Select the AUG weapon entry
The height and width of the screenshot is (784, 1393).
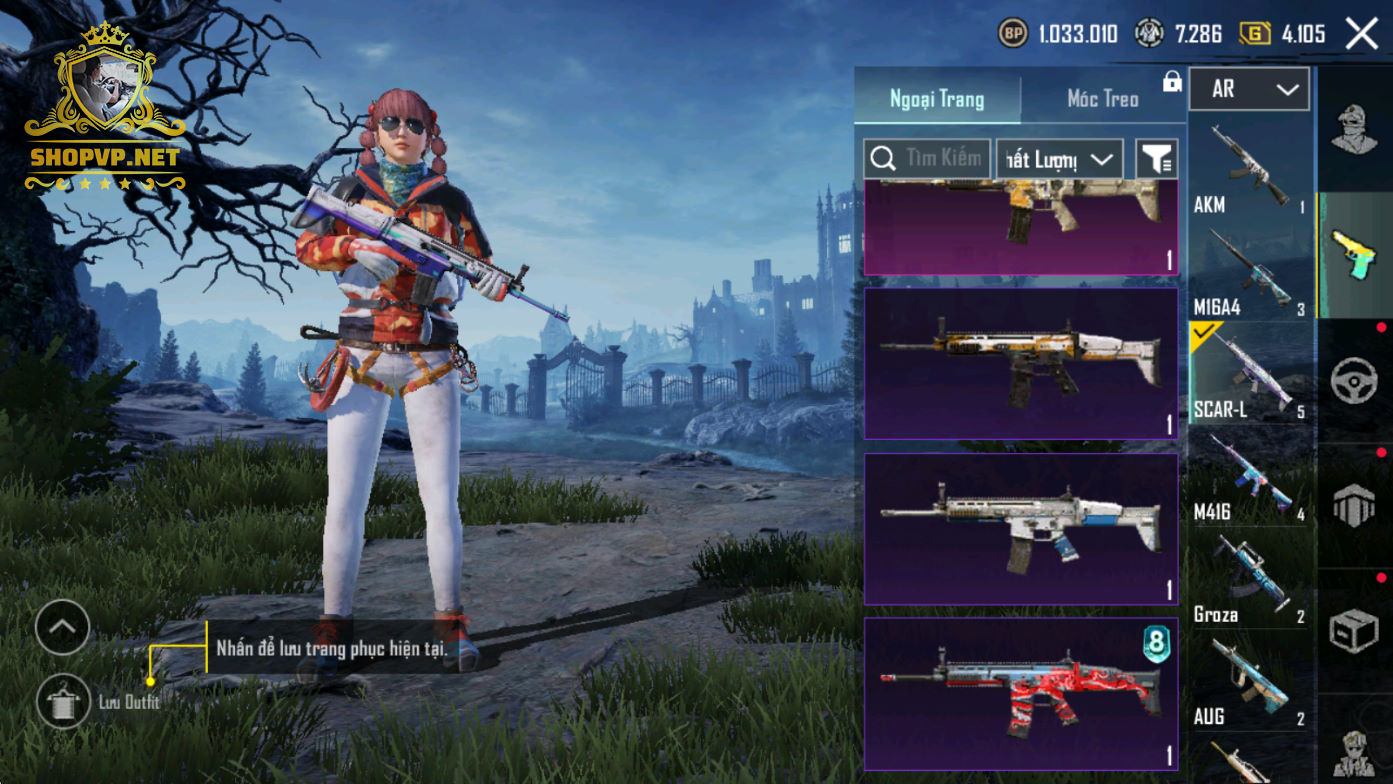pos(1249,683)
